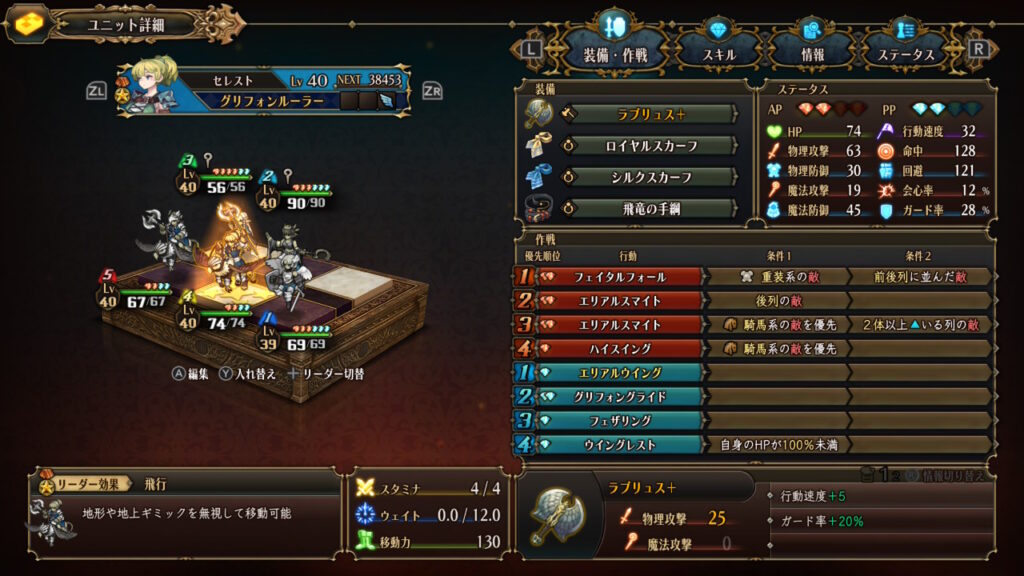Viewport: 1024px width, 576px height.
Task: Choose the ハイスイング active skill
Action: coord(620,349)
